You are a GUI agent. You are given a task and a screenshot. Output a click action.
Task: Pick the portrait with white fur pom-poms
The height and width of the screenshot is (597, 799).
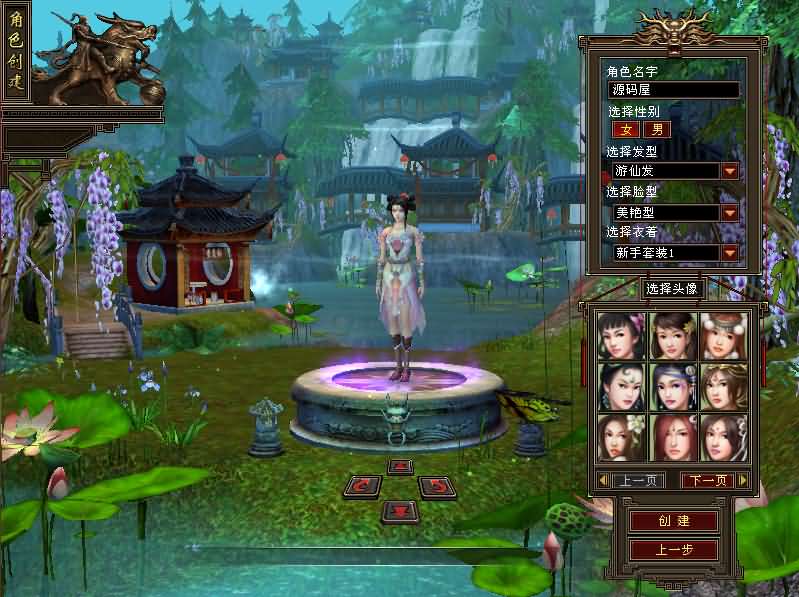click(x=723, y=336)
